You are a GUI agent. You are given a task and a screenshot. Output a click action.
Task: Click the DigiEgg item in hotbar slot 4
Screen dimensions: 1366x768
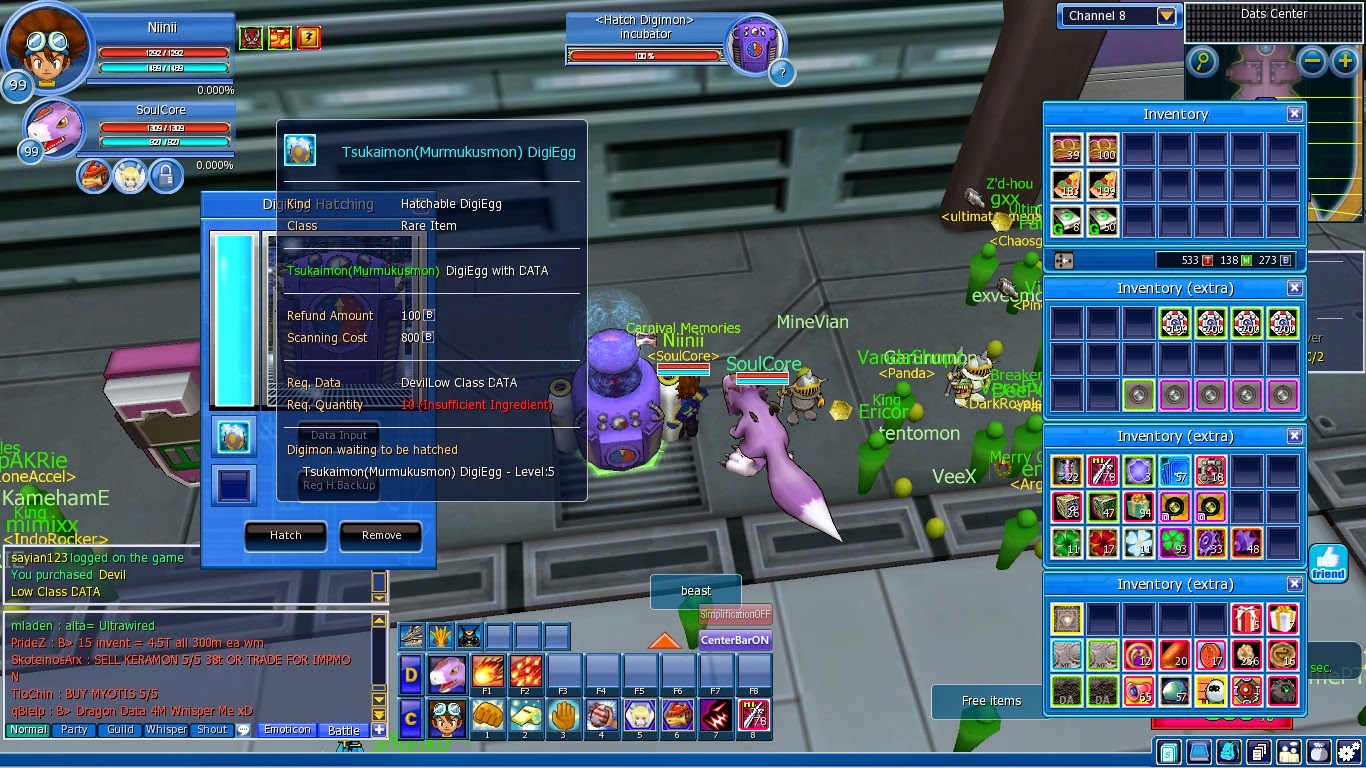(601, 716)
